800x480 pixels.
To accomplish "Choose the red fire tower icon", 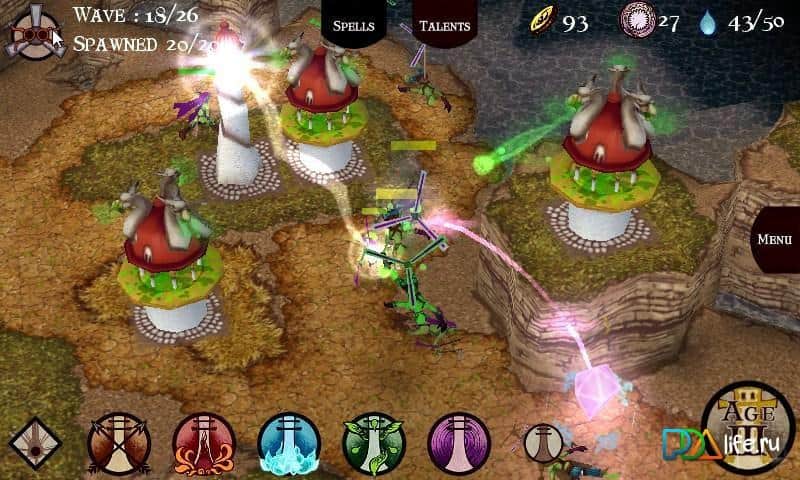I will (x=204, y=442).
